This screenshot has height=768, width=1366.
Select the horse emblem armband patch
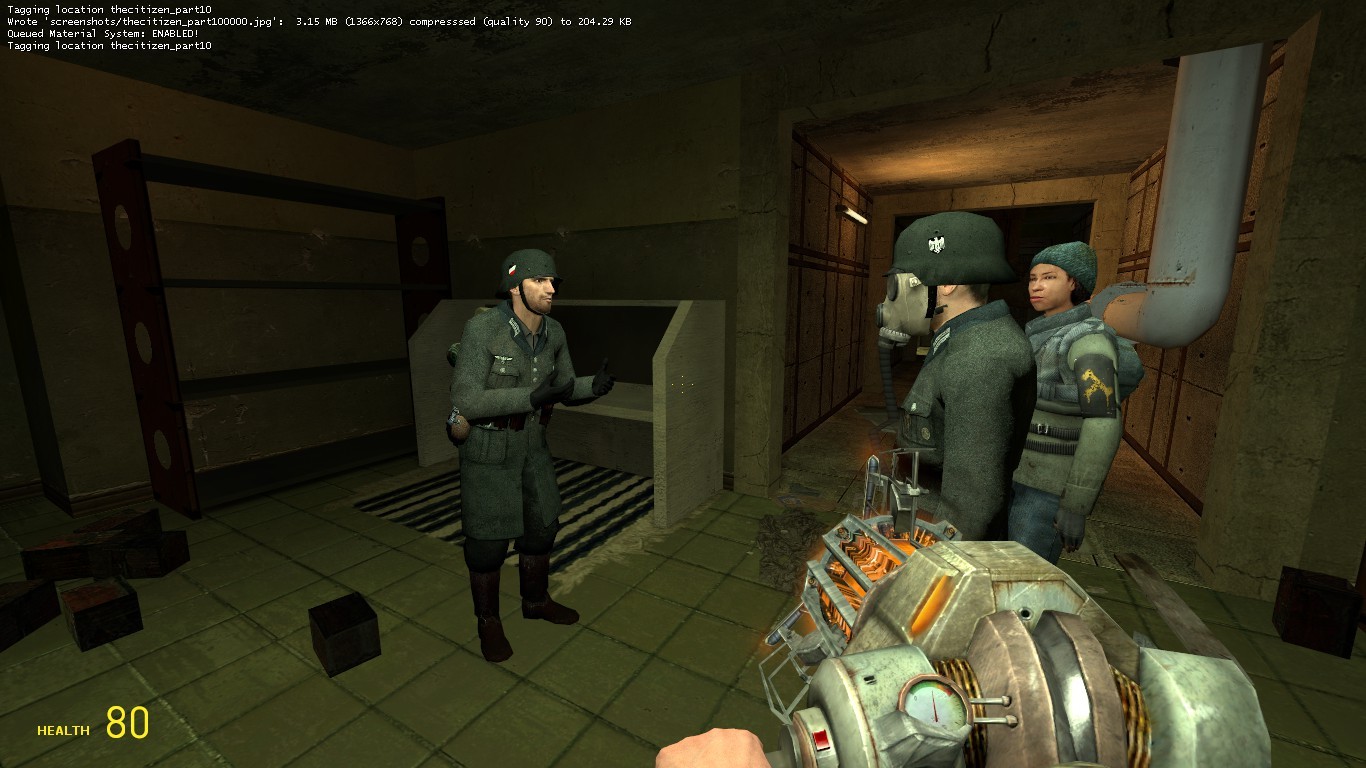pyautogui.click(x=1096, y=385)
